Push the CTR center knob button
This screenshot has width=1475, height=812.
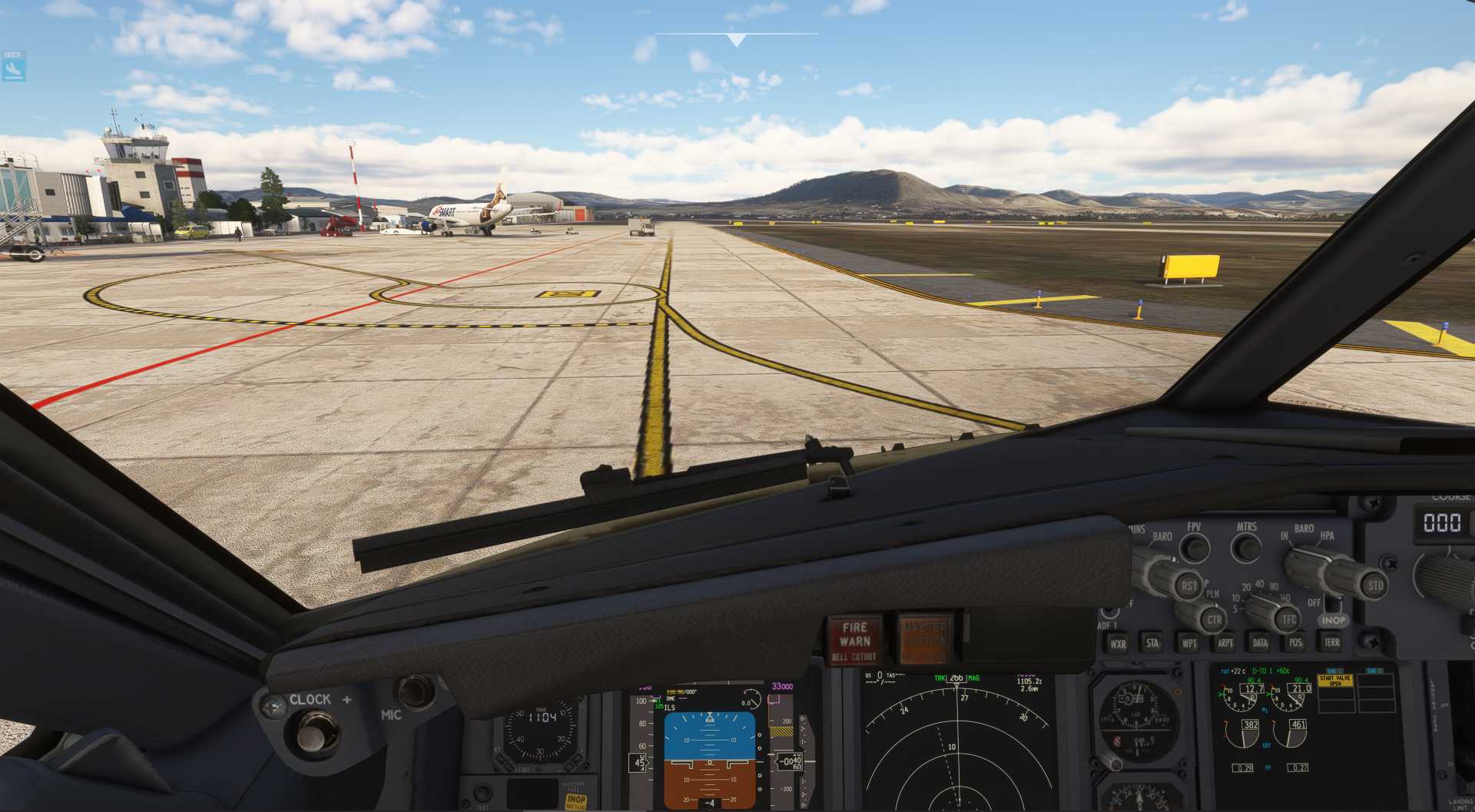[x=1214, y=619]
